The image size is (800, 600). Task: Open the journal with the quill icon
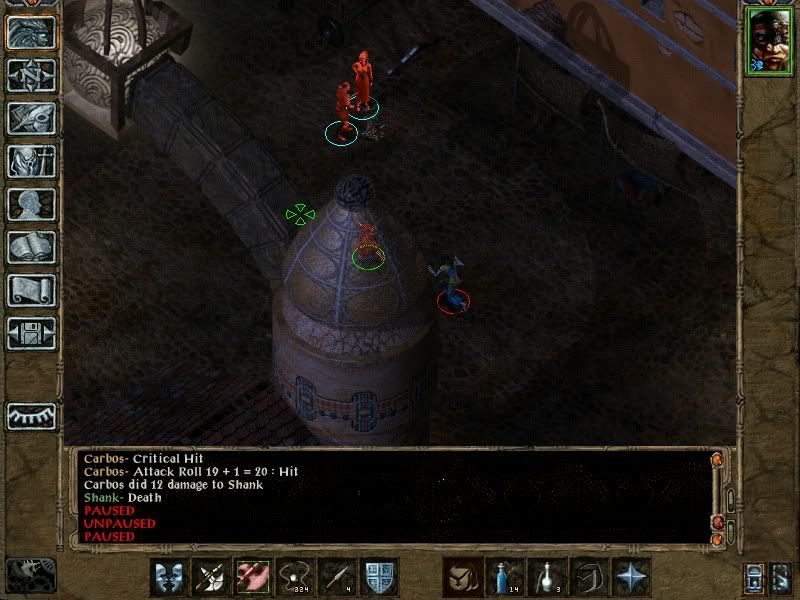(x=32, y=118)
